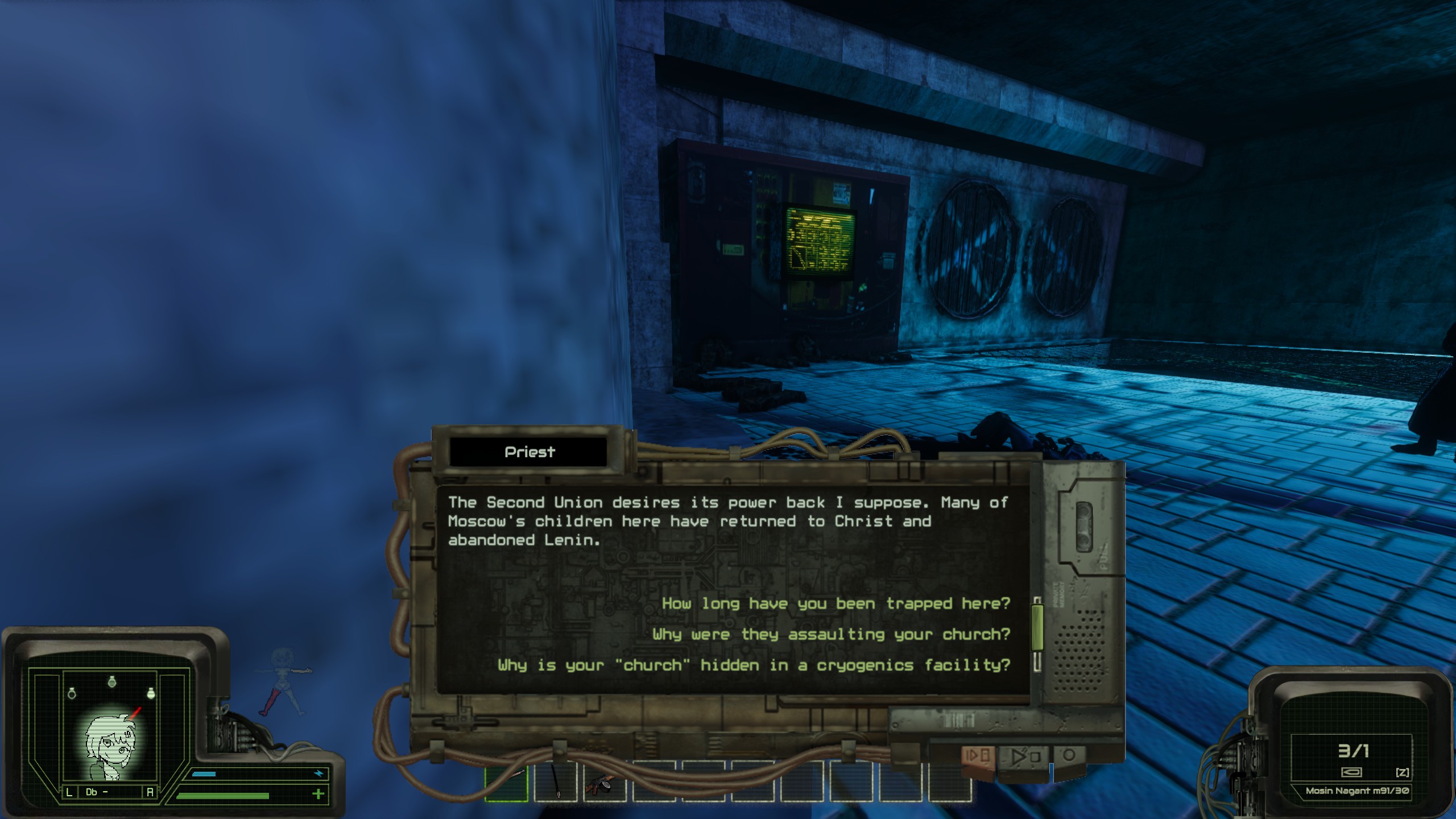Click the dialogue options scrollbar handle

click(x=1037, y=627)
